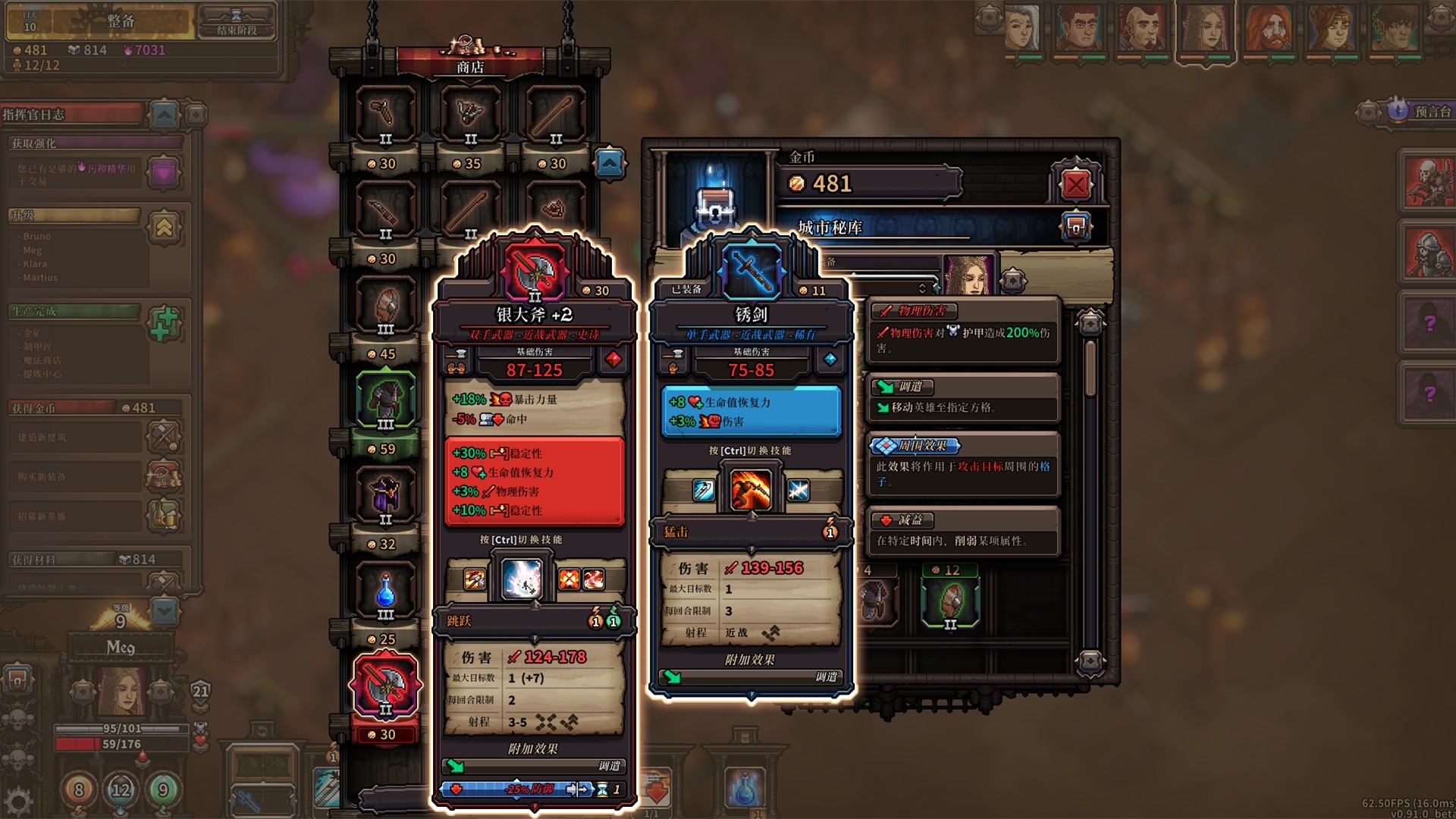This screenshot has width=1456, height=819.
Task: Click the hourglass icon beside 结束阶段
Action: 237,17
